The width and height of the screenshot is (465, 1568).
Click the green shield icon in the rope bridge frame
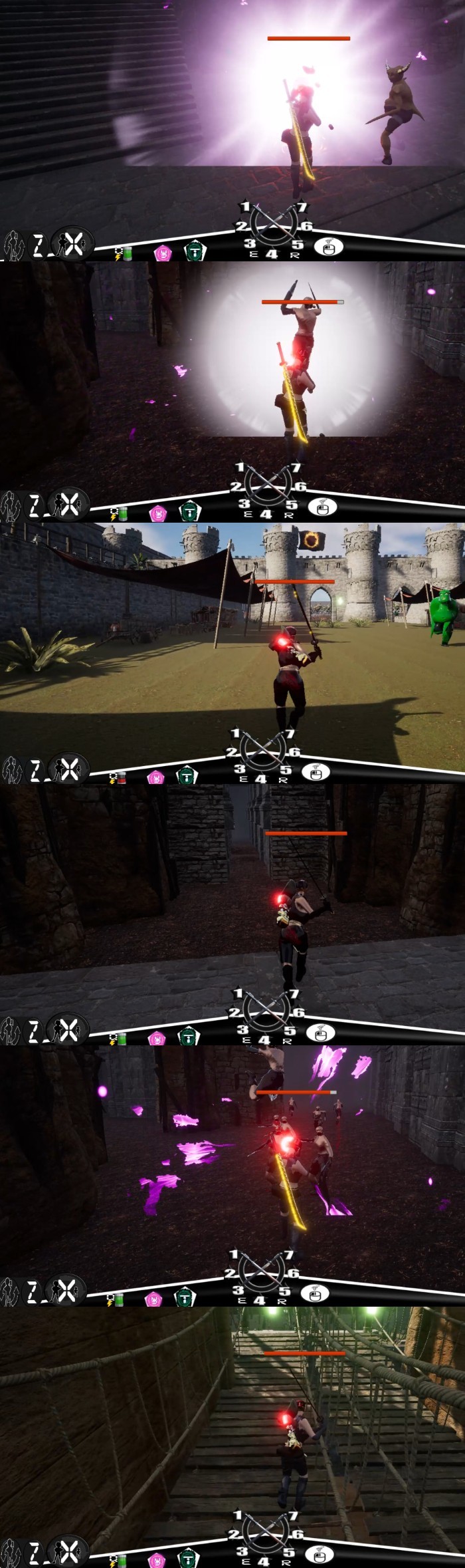(187, 1559)
